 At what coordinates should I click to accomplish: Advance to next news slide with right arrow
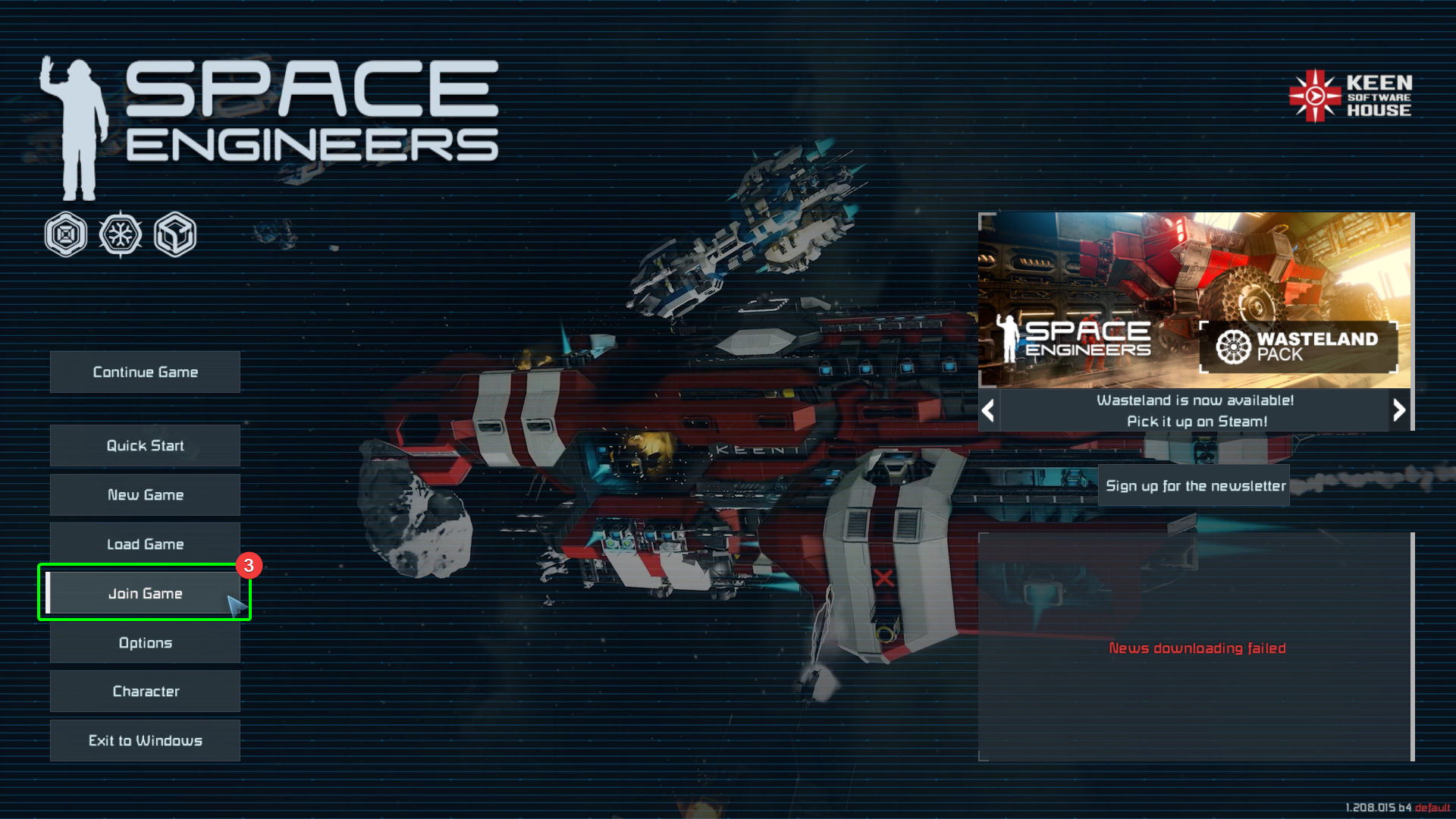click(x=1399, y=410)
